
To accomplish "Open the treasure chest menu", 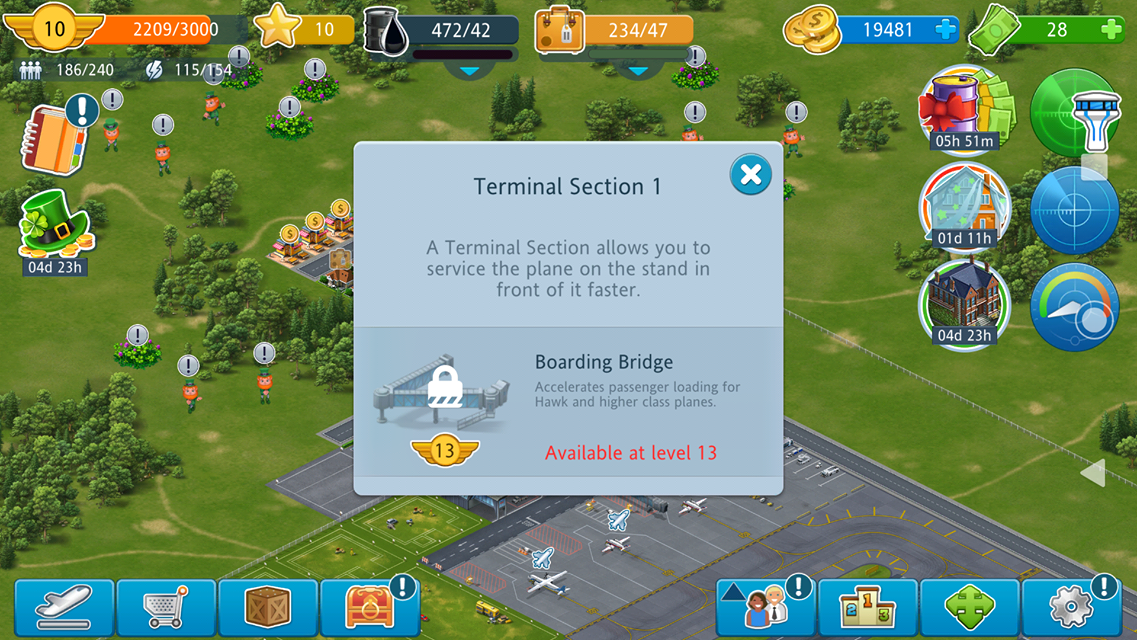I will pyautogui.click(x=370, y=607).
